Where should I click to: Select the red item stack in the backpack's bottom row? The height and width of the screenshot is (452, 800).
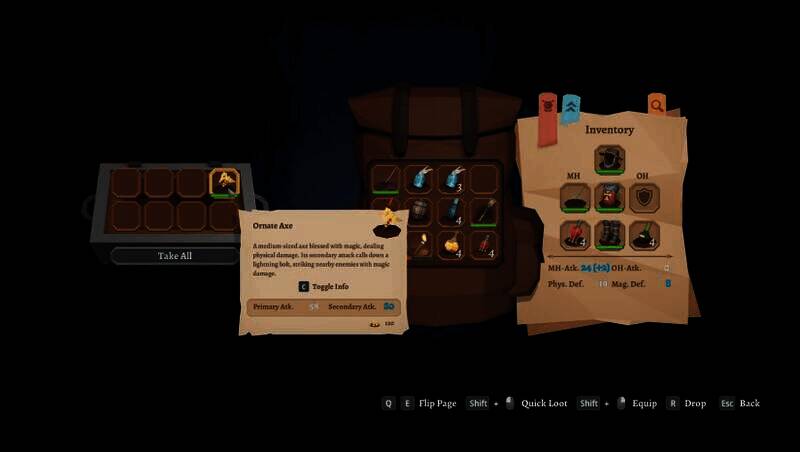point(485,244)
